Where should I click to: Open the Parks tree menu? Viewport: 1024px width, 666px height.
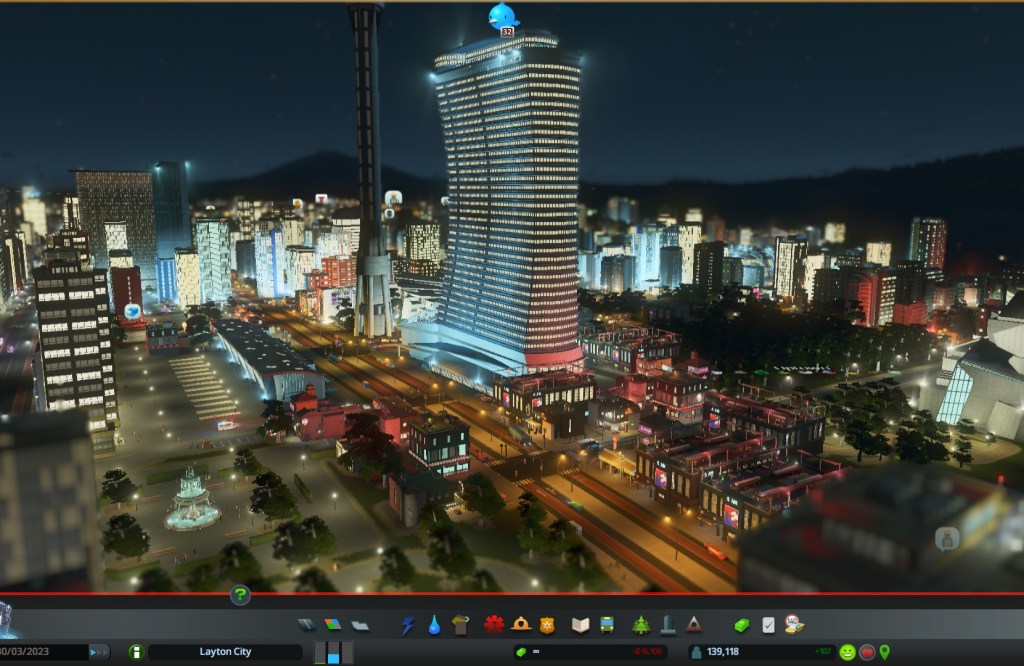pos(641,625)
